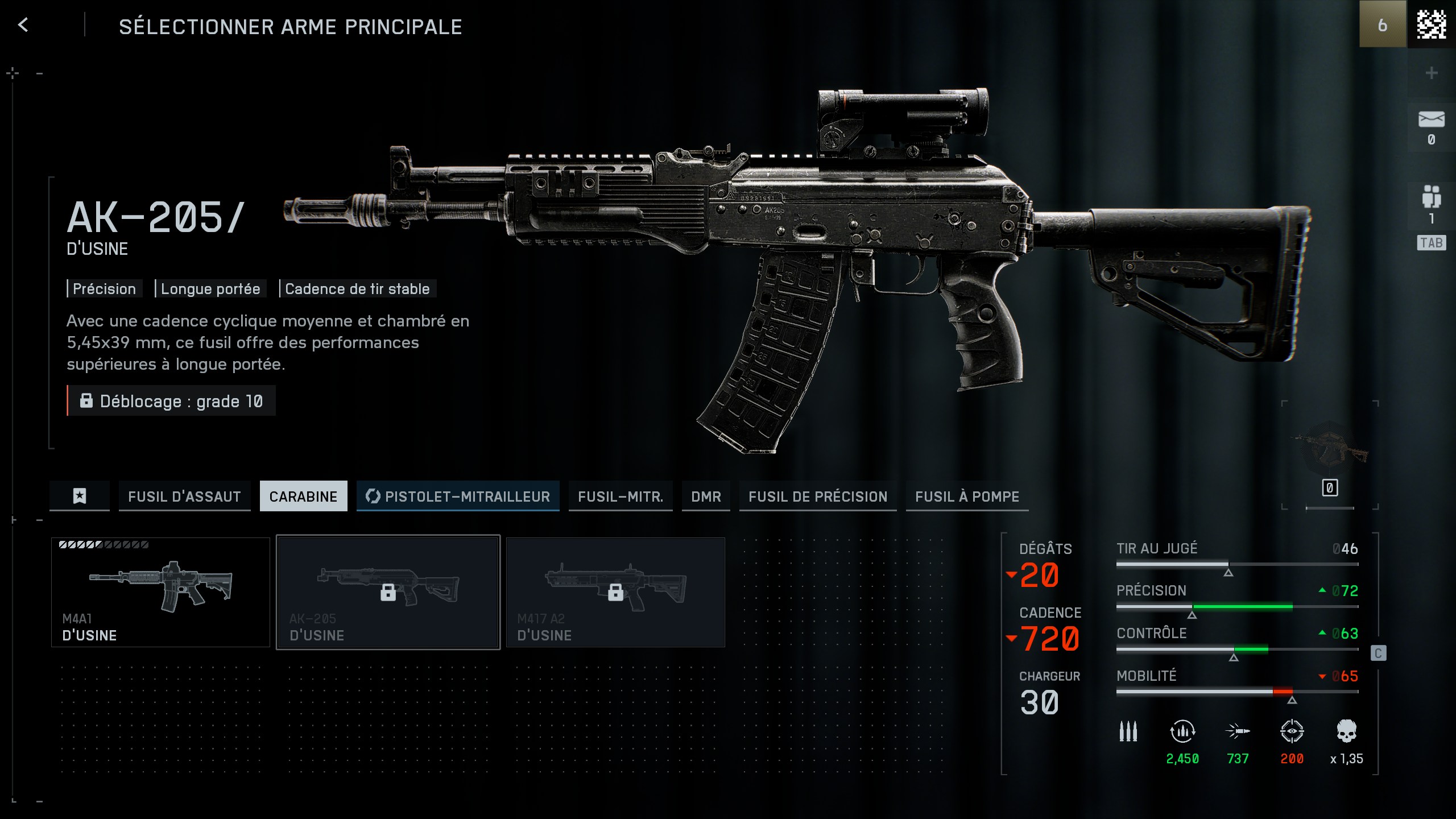The width and height of the screenshot is (1456, 819).
Task: Switch to the FUSIL À POMPE category
Action: [x=967, y=496]
